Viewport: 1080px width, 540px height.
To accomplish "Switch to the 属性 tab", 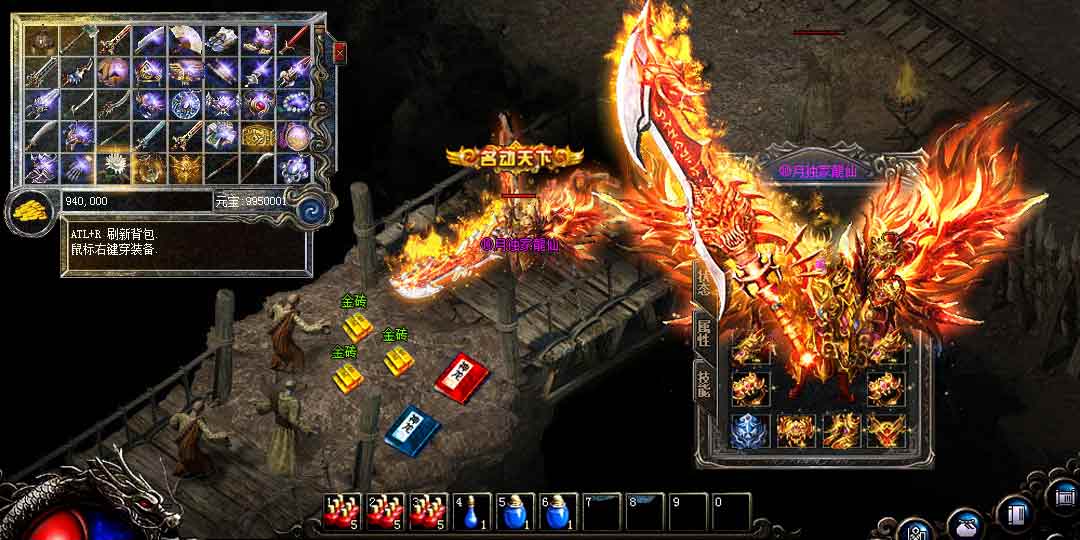I will tap(705, 333).
